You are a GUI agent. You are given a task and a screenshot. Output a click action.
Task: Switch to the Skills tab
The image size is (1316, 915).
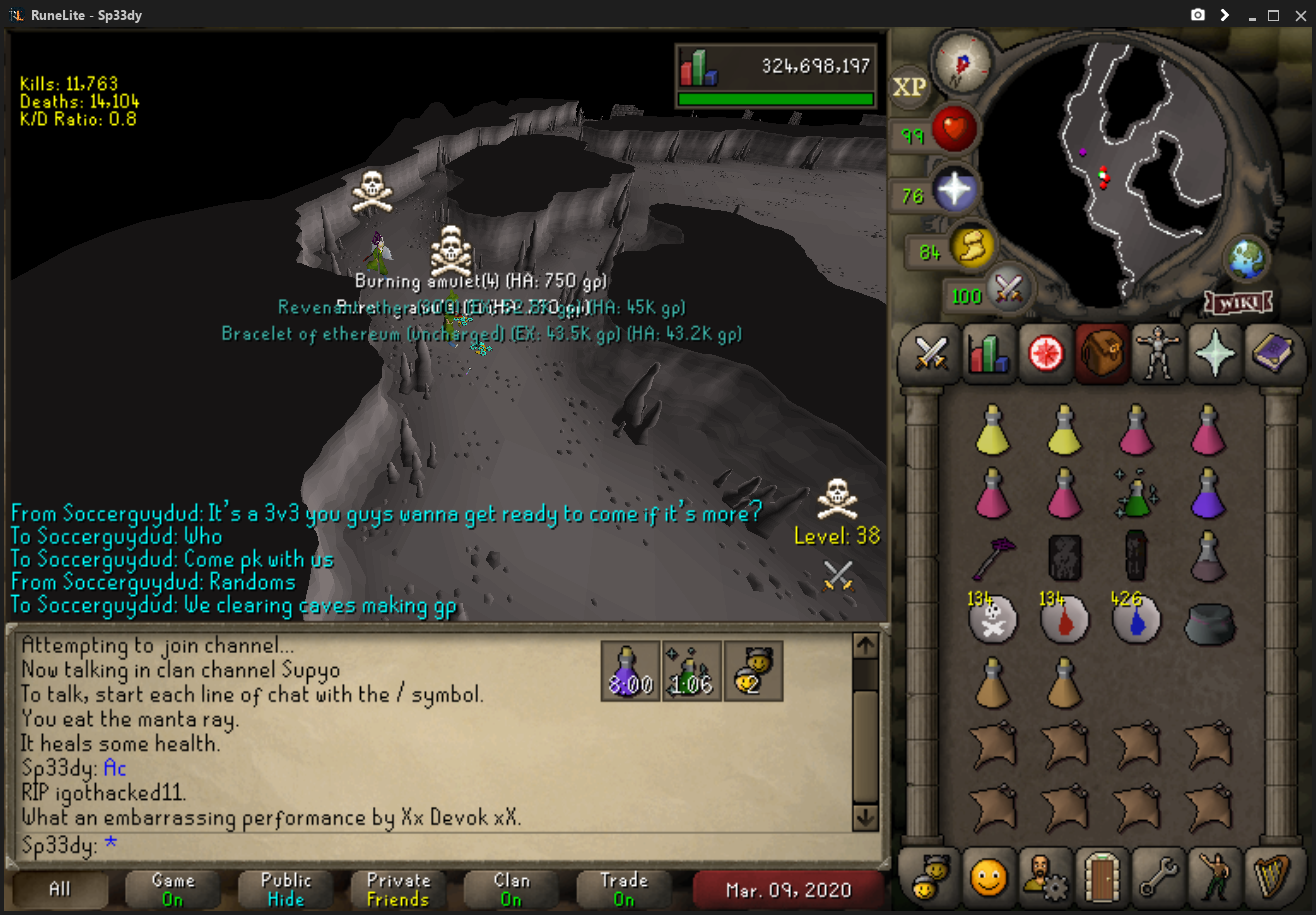coord(988,354)
